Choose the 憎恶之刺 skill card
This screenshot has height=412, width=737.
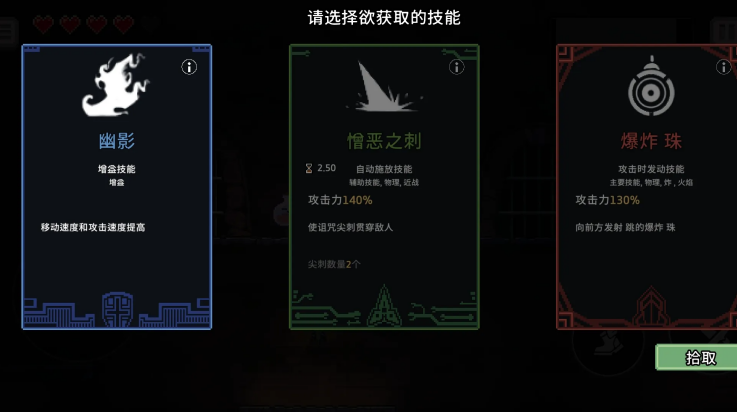384,187
